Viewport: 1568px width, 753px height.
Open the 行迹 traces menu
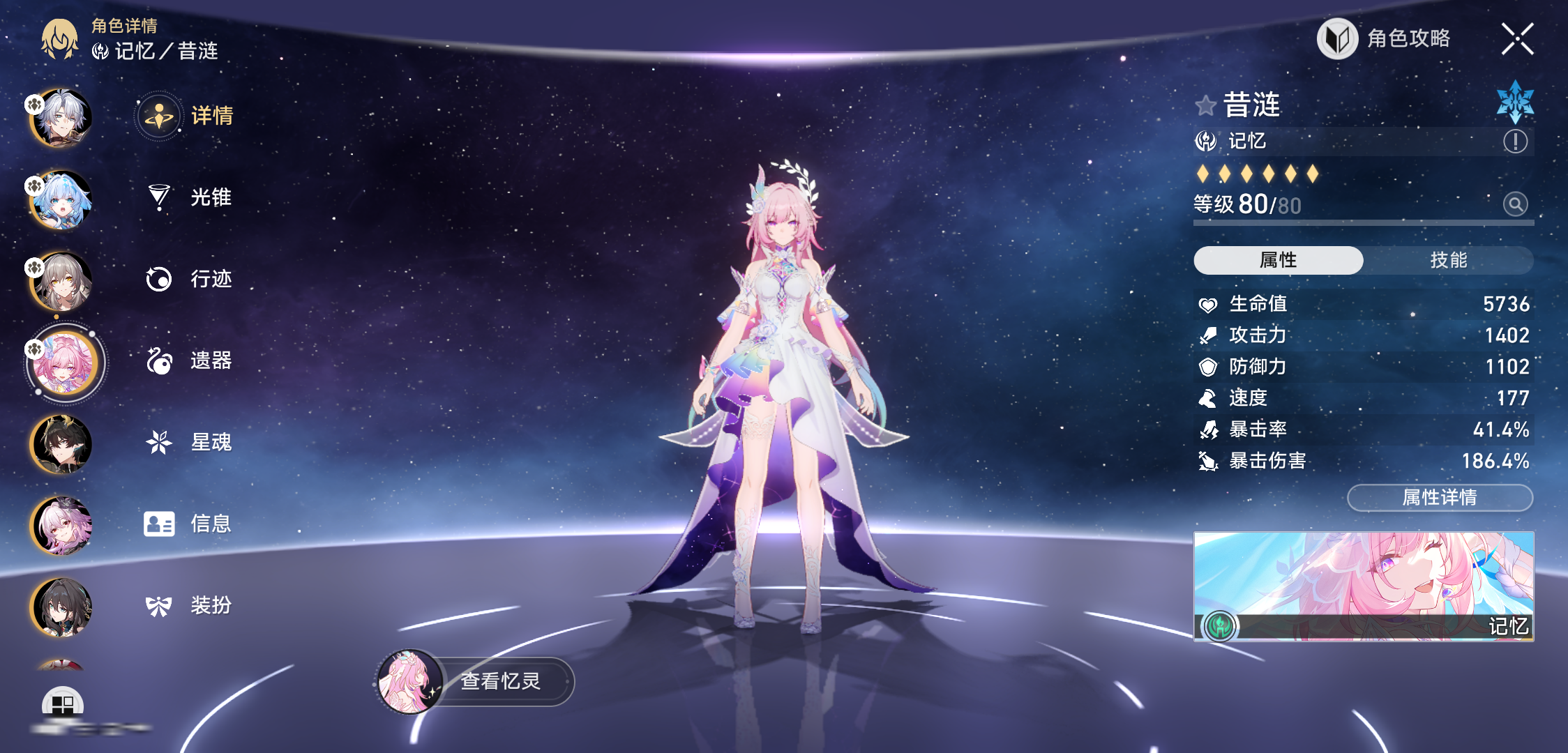tap(188, 279)
